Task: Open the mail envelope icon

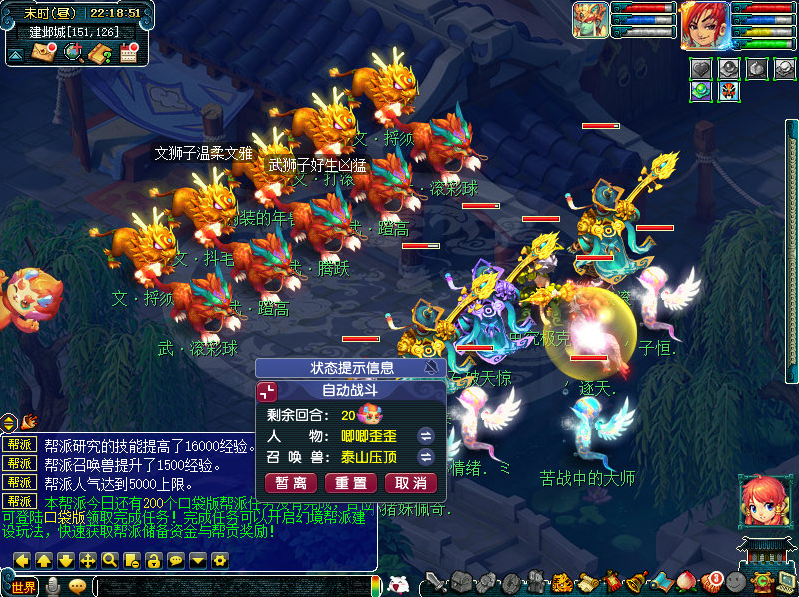Action: [44, 53]
